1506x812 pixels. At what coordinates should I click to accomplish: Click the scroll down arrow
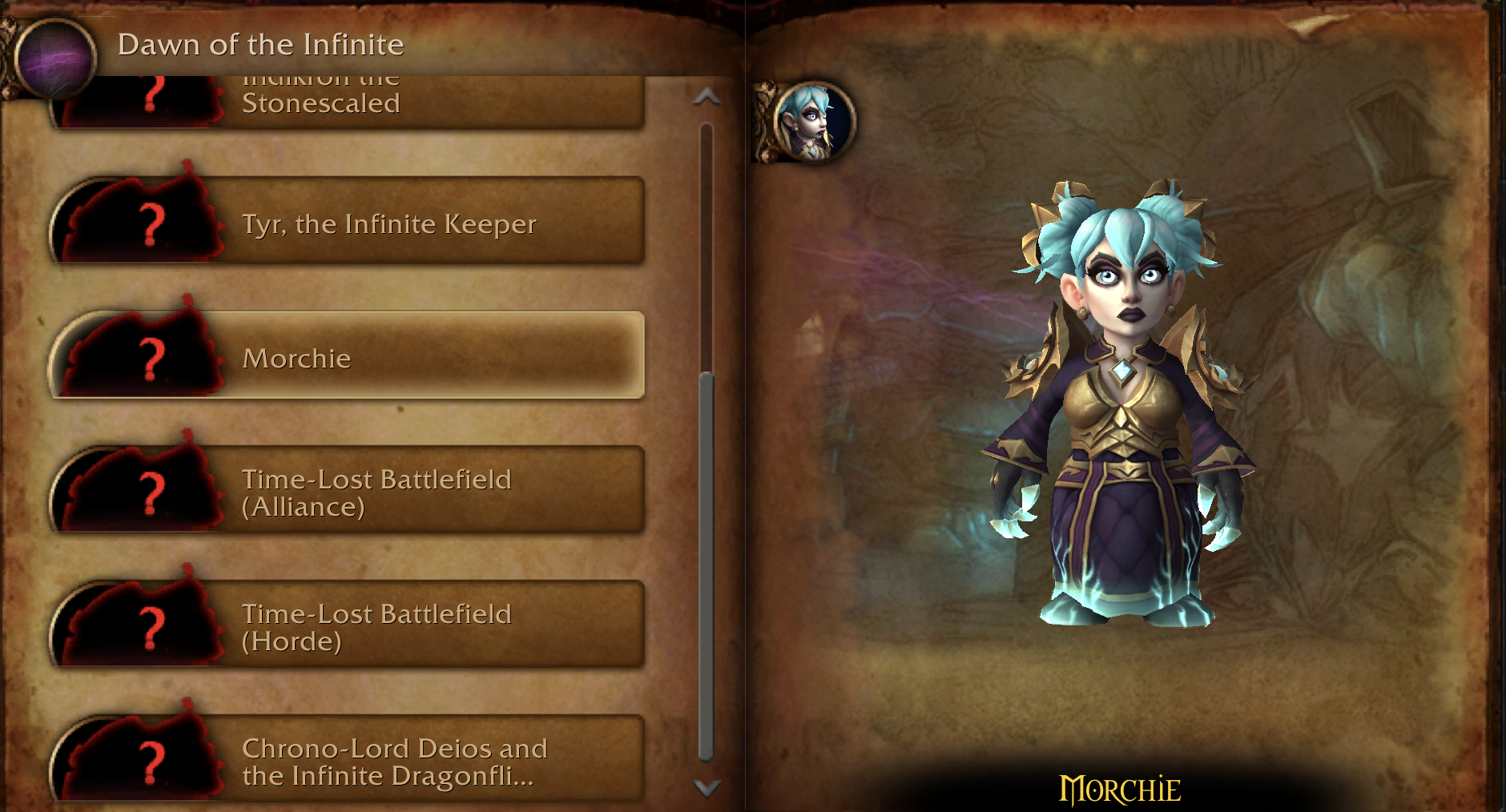pos(707,788)
